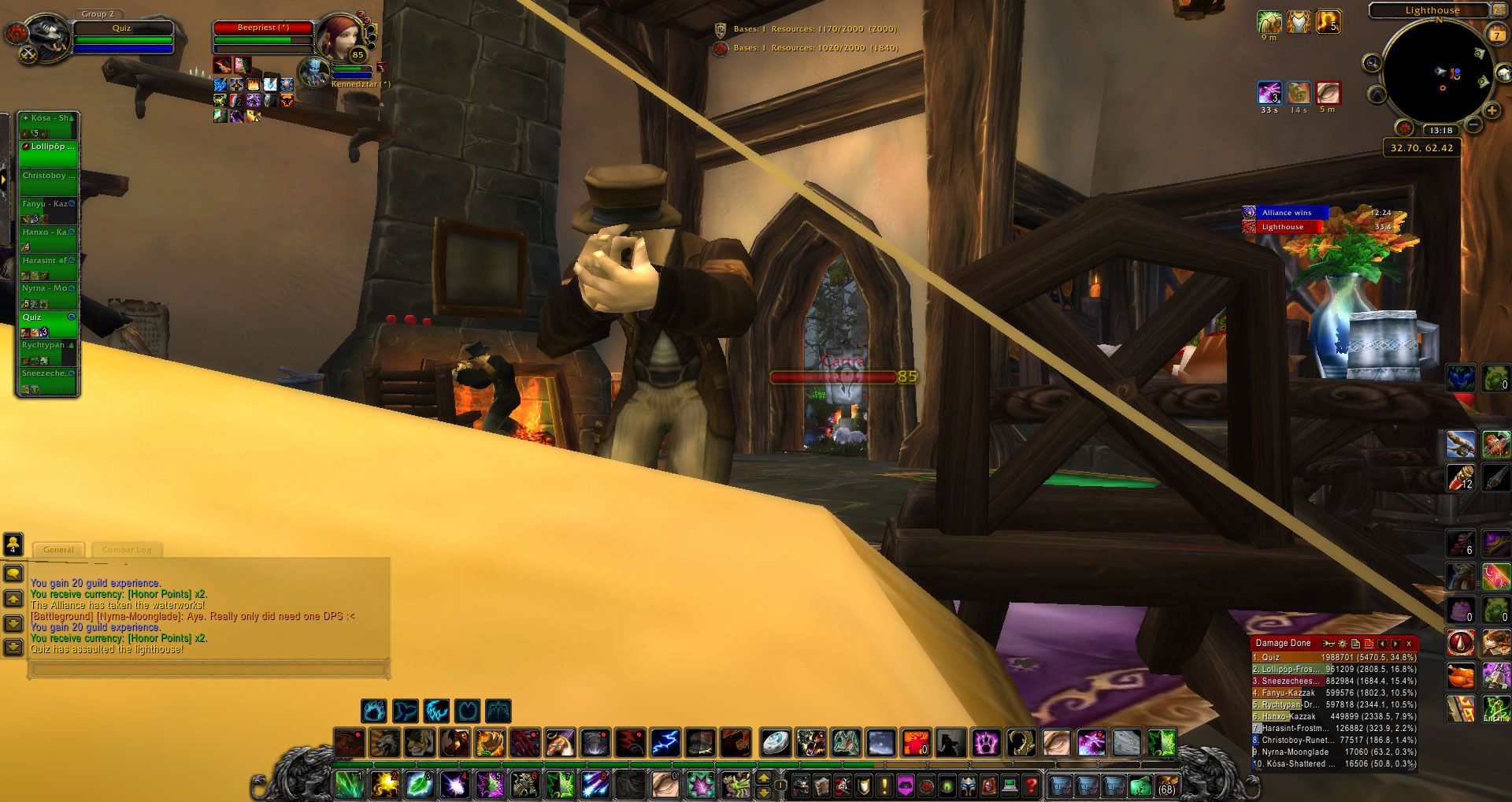
Task: Click the battleground icon below the minimap
Action: [x=1406, y=128]
